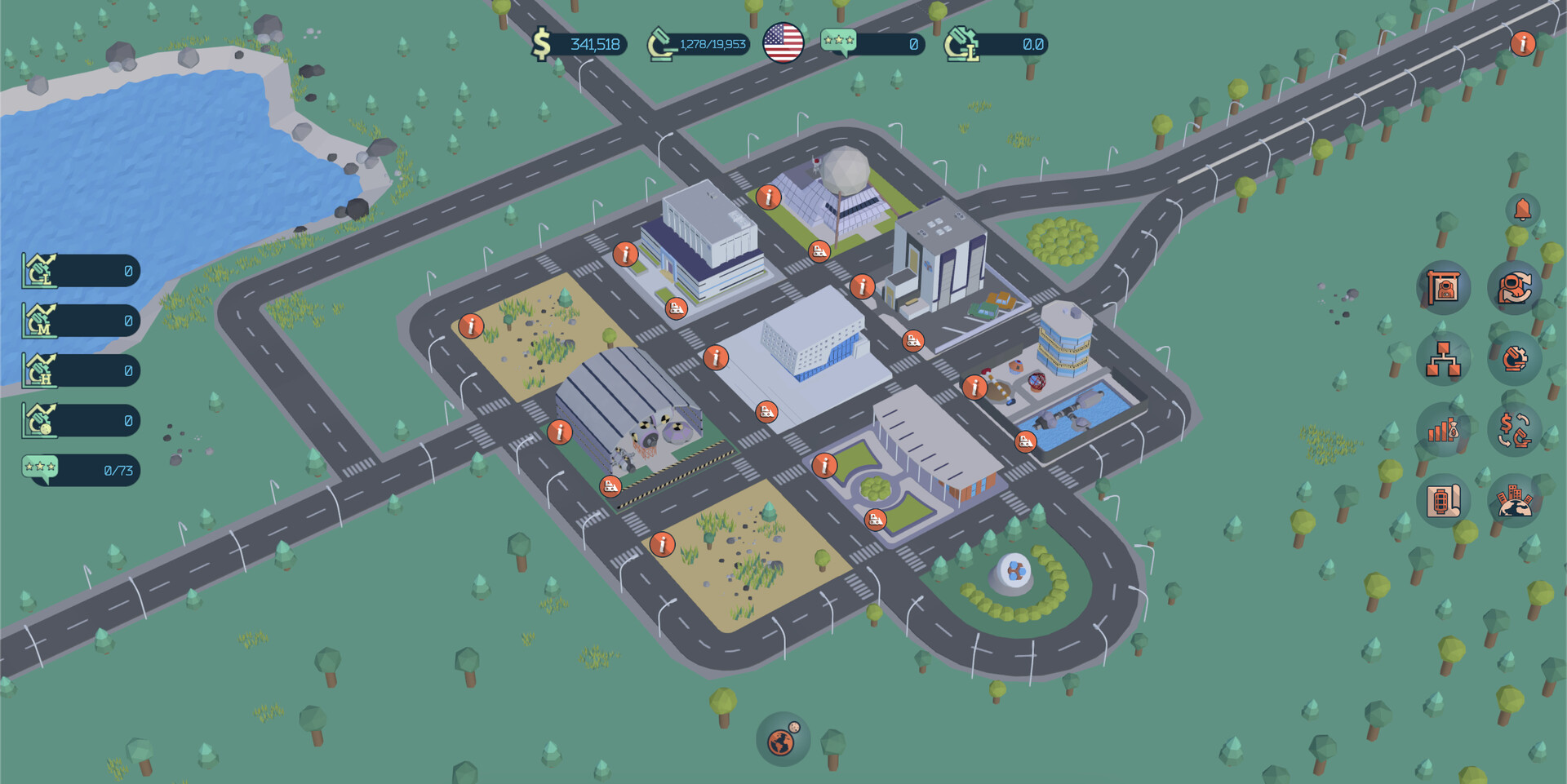This screenshot has width=1567, height=784.
Task: Open the astronaut recruitment sign panel
Action: [x=1442, y=288]
